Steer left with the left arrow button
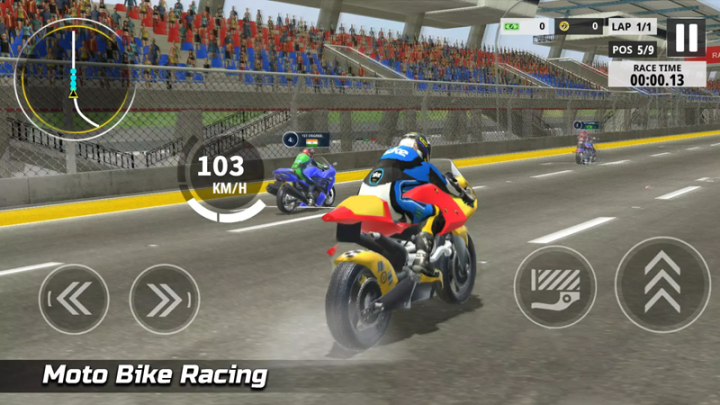Screen dimensions: 720x405 74,298
